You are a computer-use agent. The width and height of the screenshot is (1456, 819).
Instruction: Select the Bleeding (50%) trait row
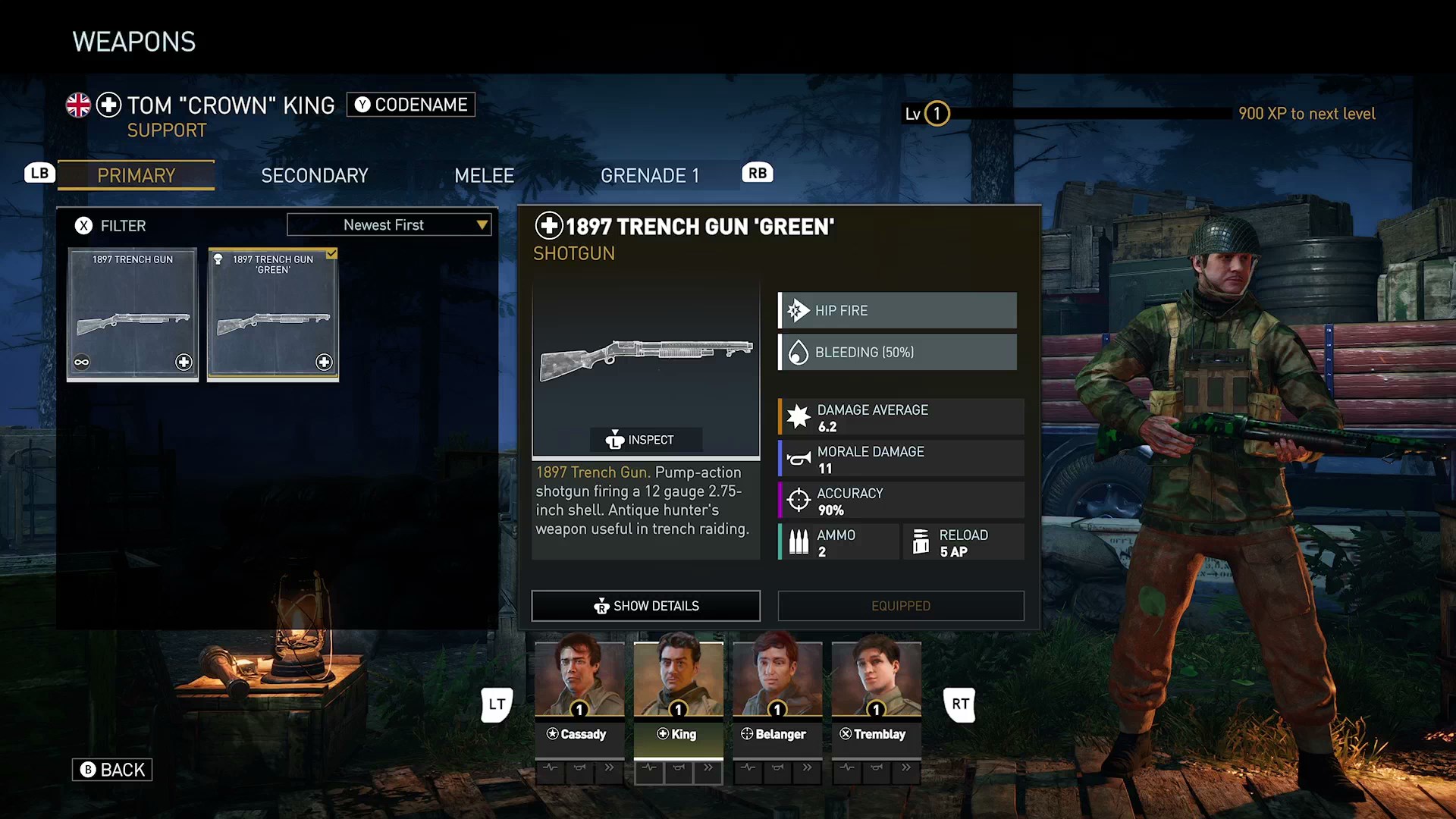tap(898, 352)
